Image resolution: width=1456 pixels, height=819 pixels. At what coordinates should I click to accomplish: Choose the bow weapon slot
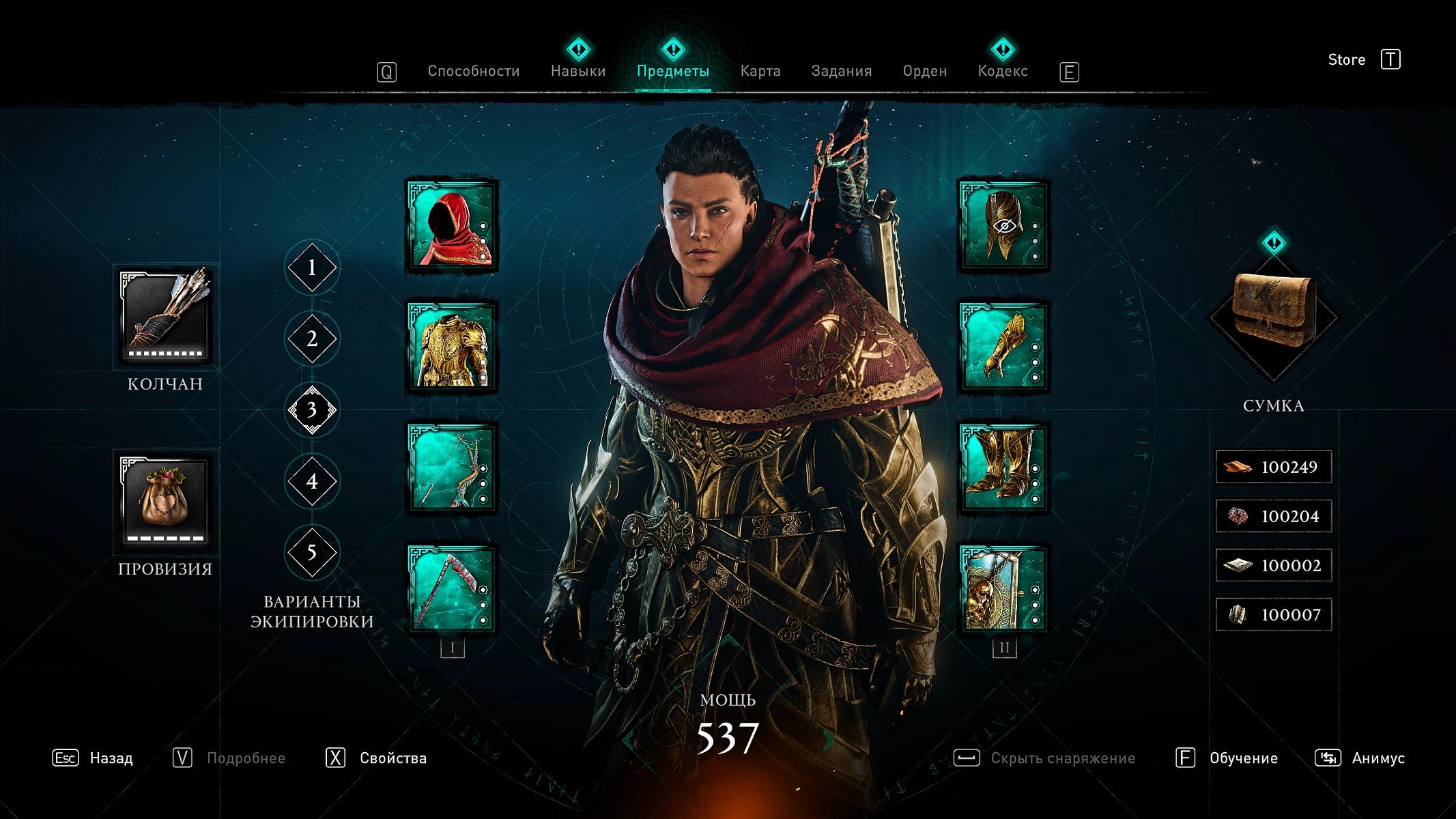click(452, 469)
